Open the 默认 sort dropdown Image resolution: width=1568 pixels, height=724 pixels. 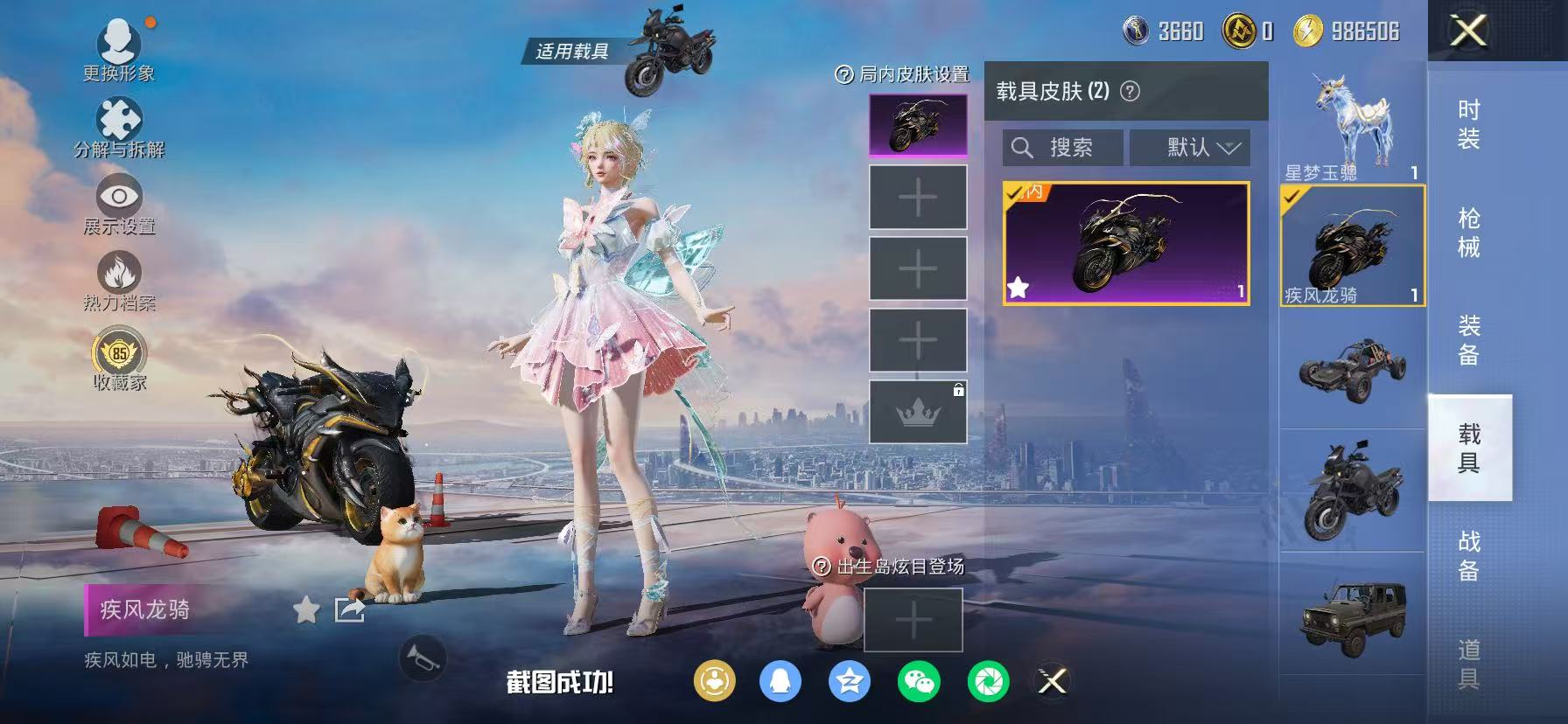1191,147
